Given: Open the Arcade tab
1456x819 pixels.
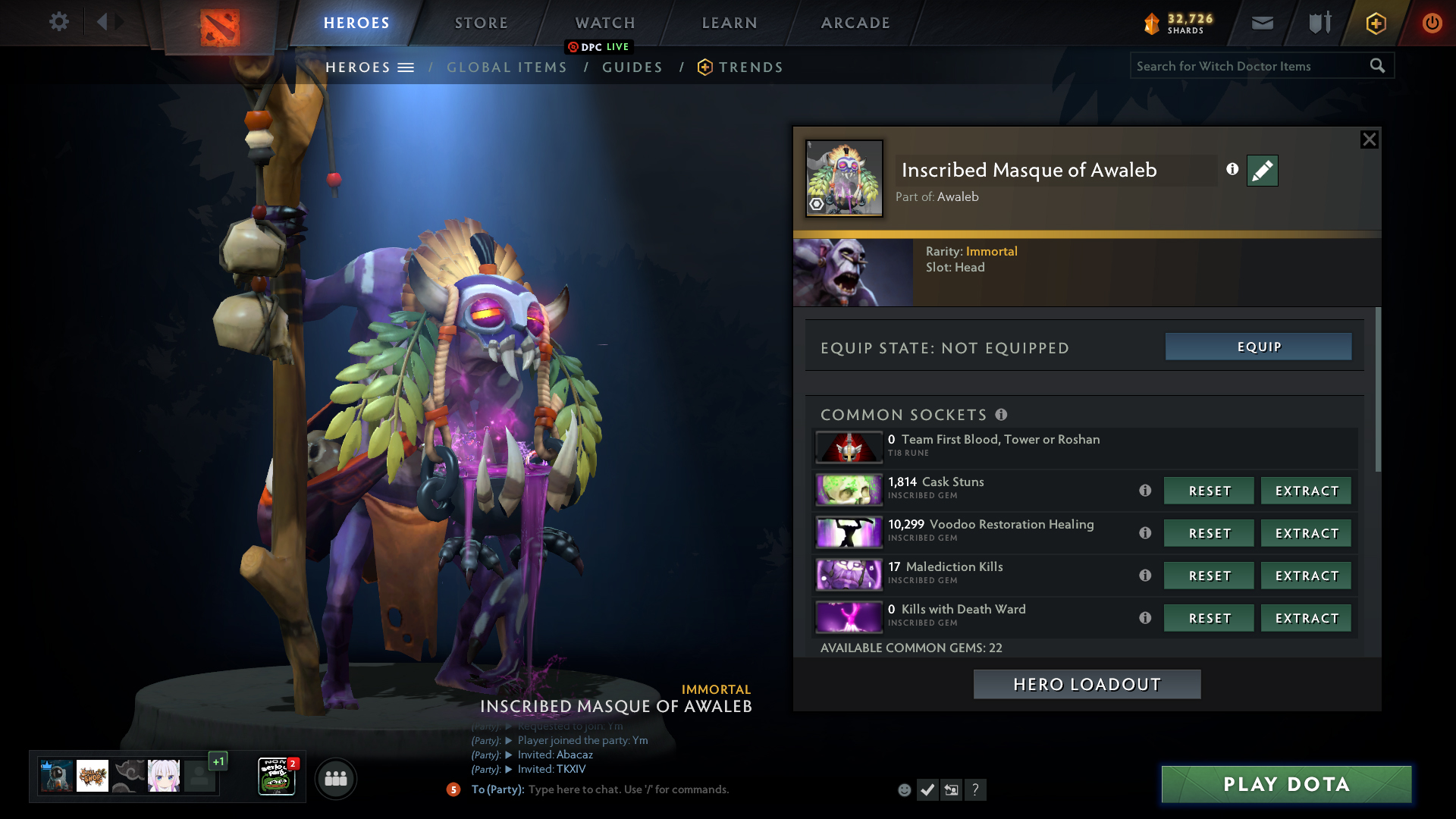Looking at the screenshot, I should point(855,23).
